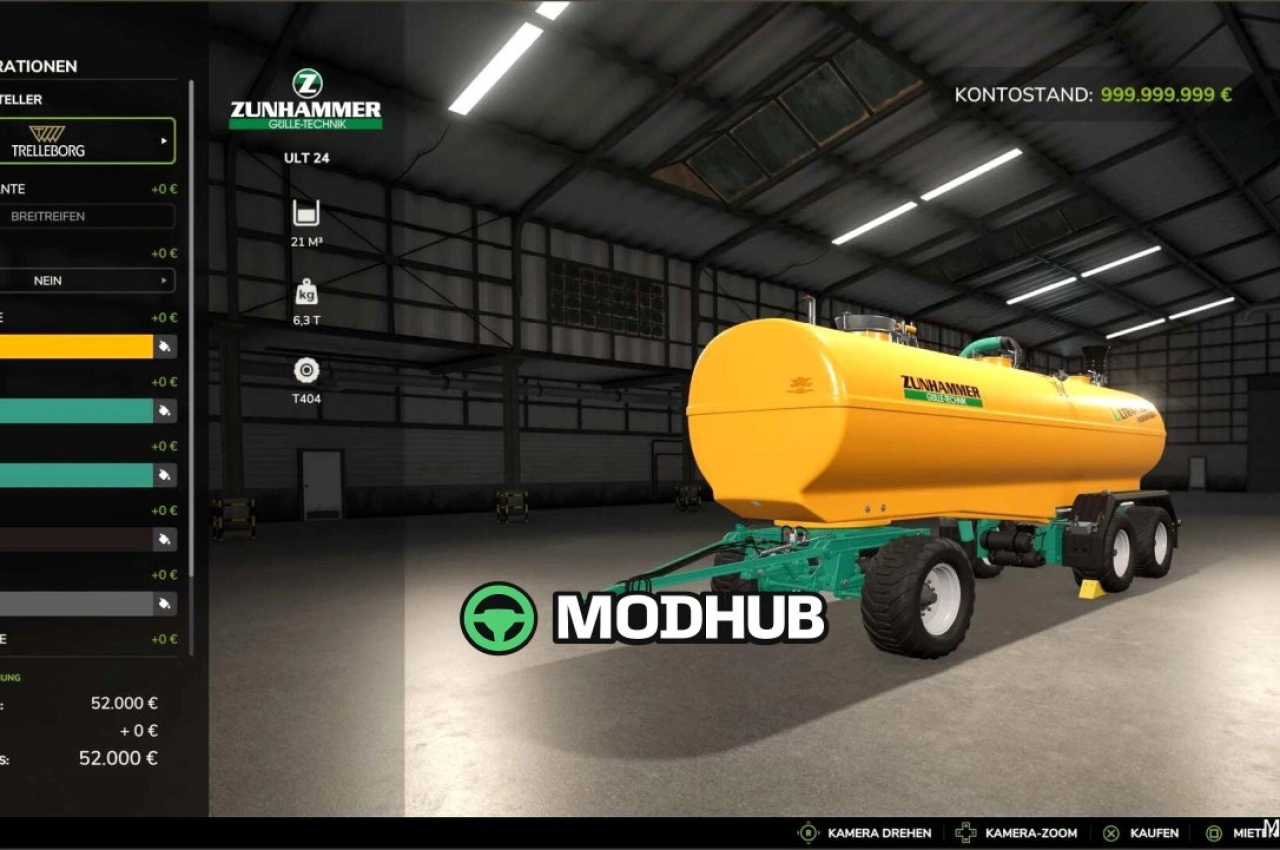Click the Kamera-Zoom d-pad icon

(x=965, y=832)
